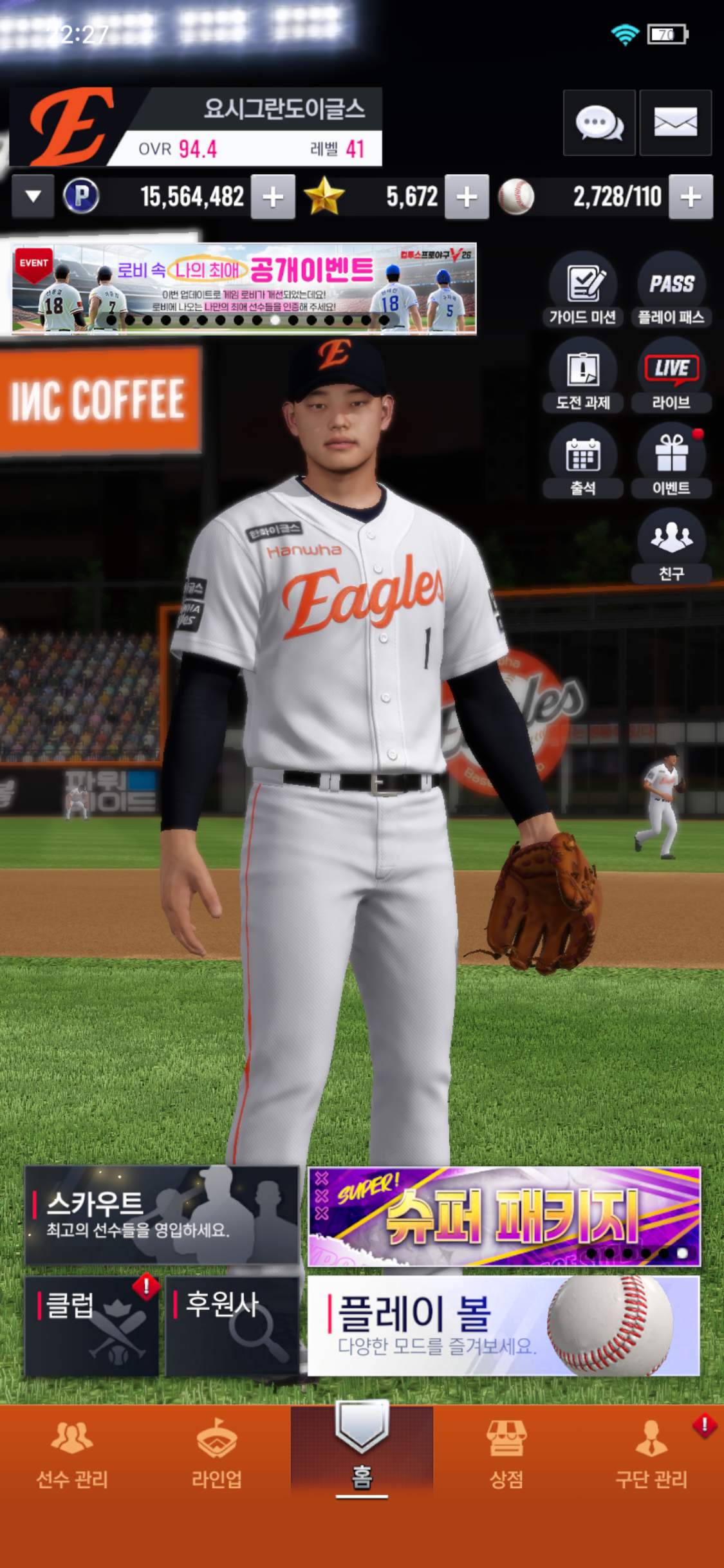Screen dimensions: 724x1568
Task: Open the chat speech bubble icon
Action: pyautogui.click(x=599, y=122)
